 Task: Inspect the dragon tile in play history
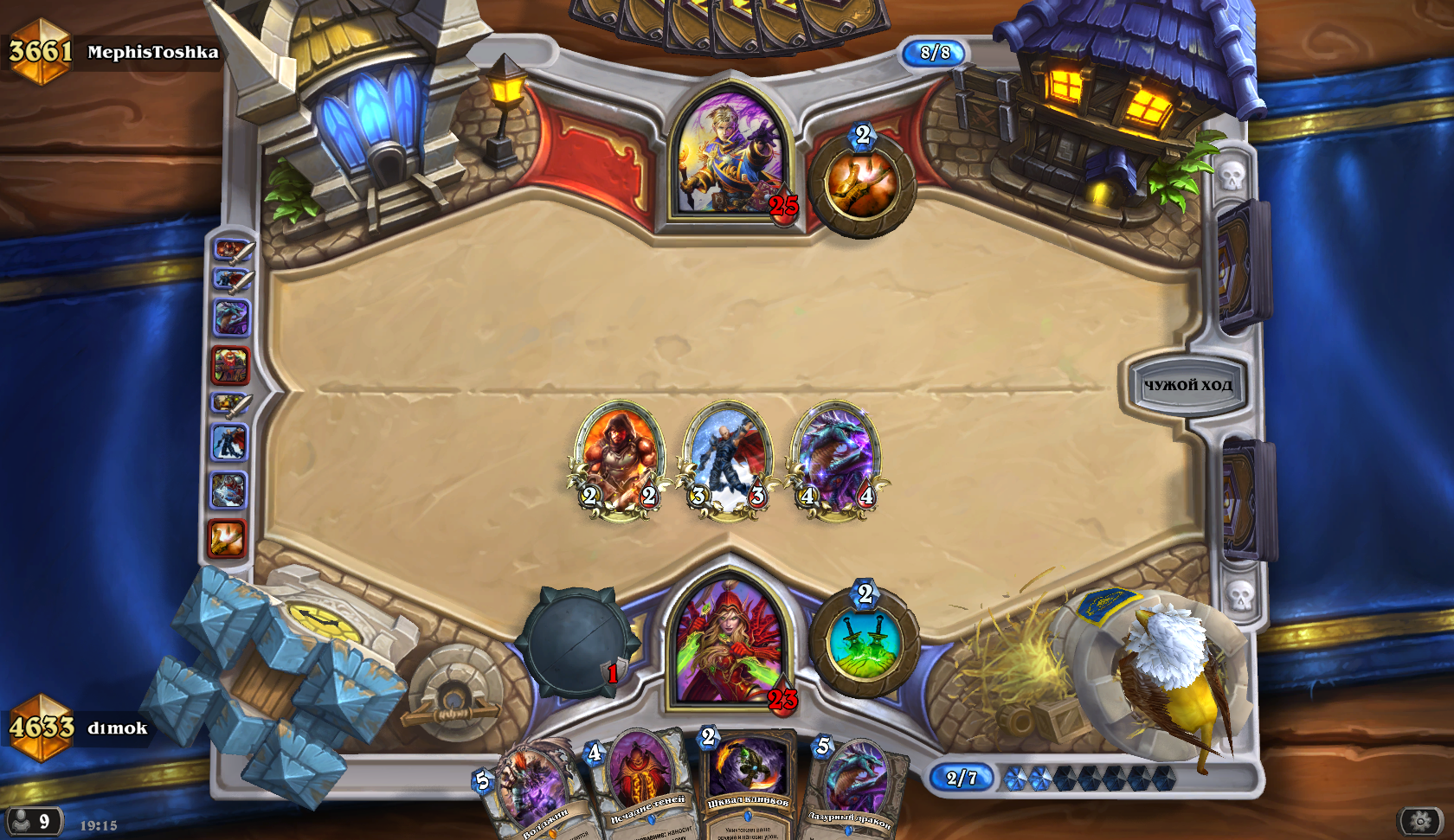coord(231,317)
